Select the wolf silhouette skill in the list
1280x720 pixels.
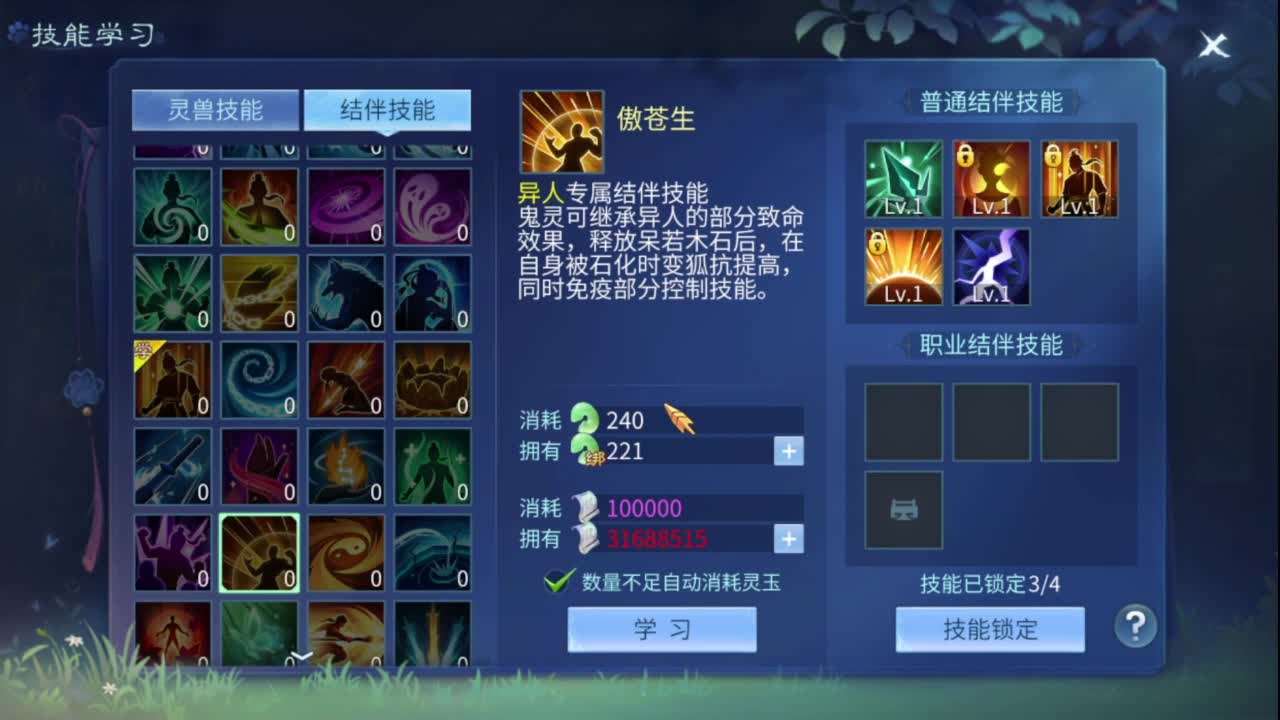(x=346, y=291)
